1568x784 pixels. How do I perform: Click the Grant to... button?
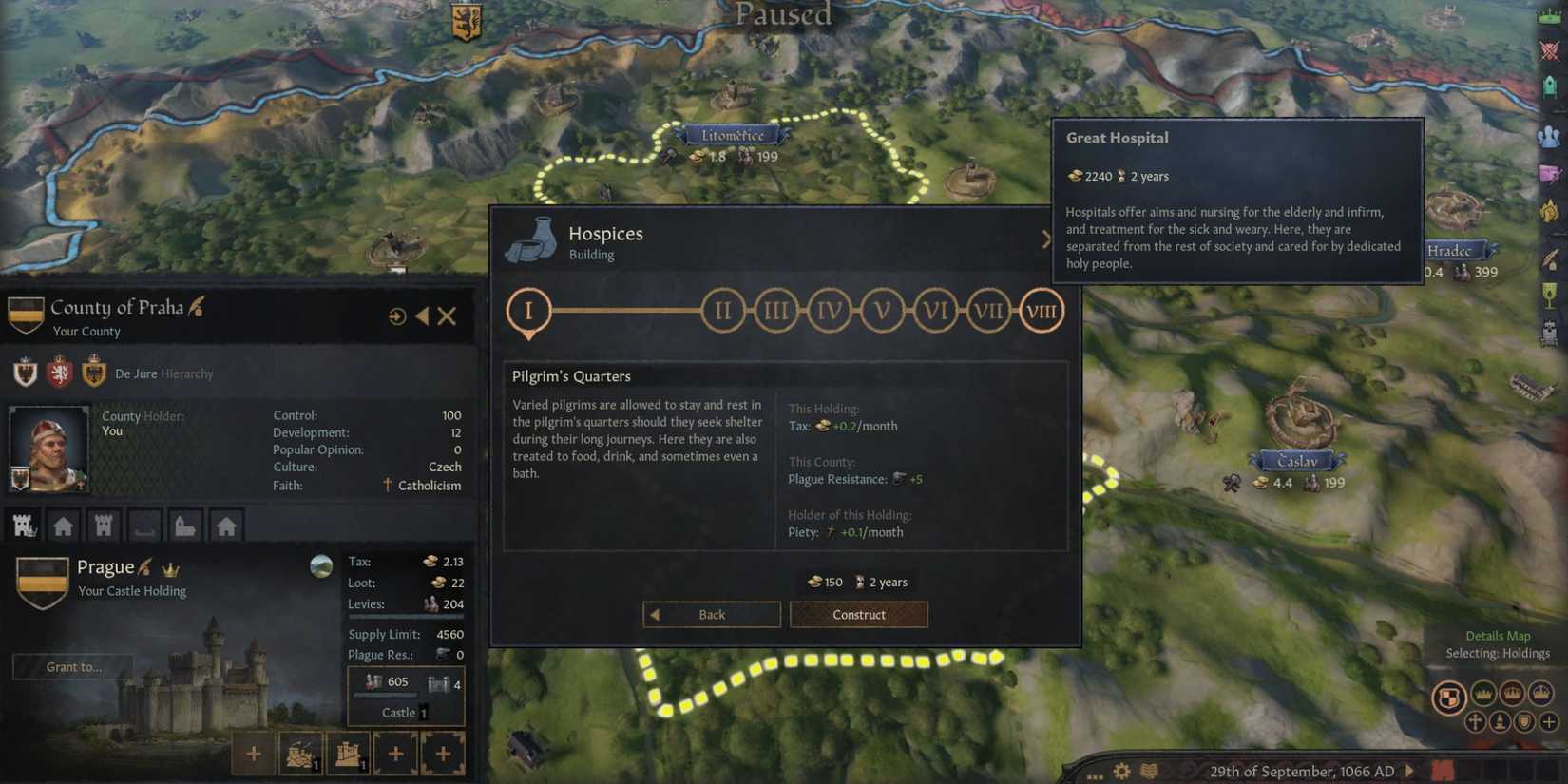pos(73,666)
